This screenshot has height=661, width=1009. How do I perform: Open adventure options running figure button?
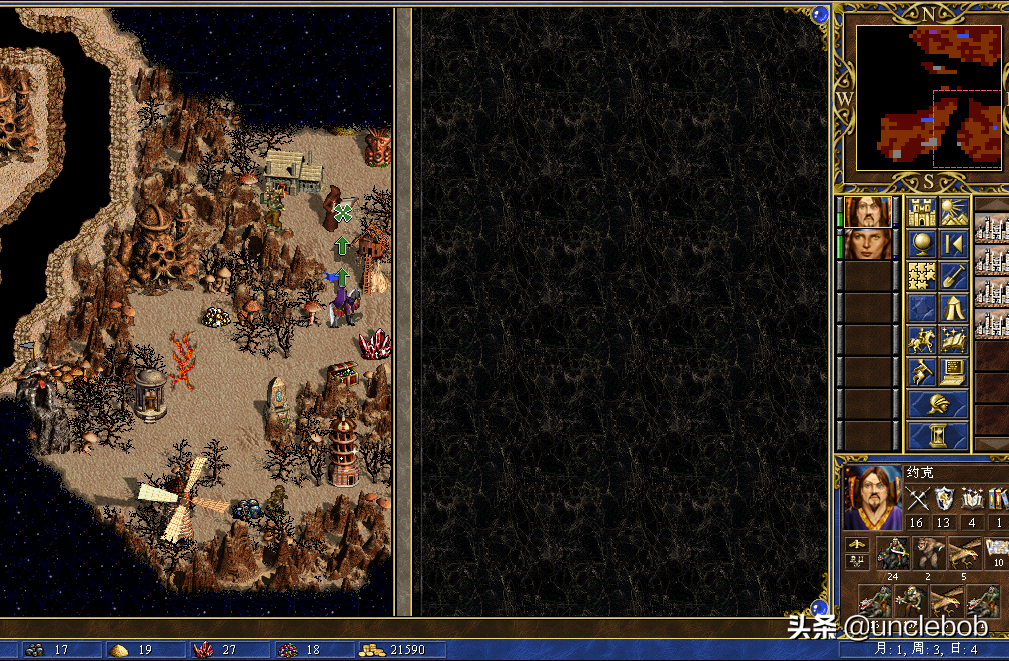coord(921,372)
